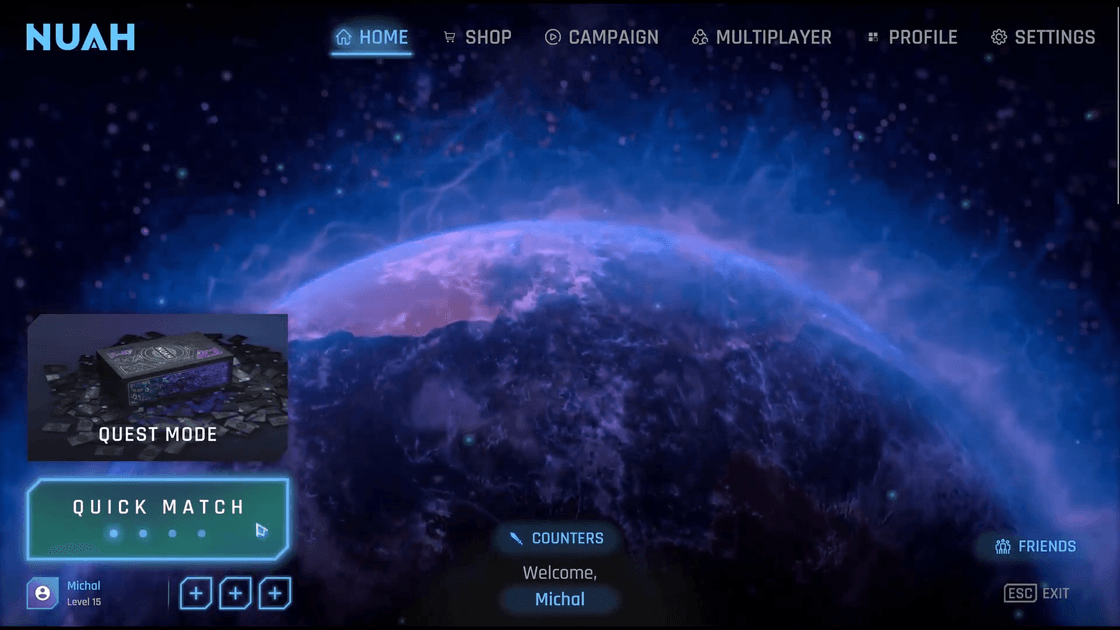The height and width of the screenshot is (630, 1120).
Task: Switch to the Campaign tab
Action: [601, 38]
